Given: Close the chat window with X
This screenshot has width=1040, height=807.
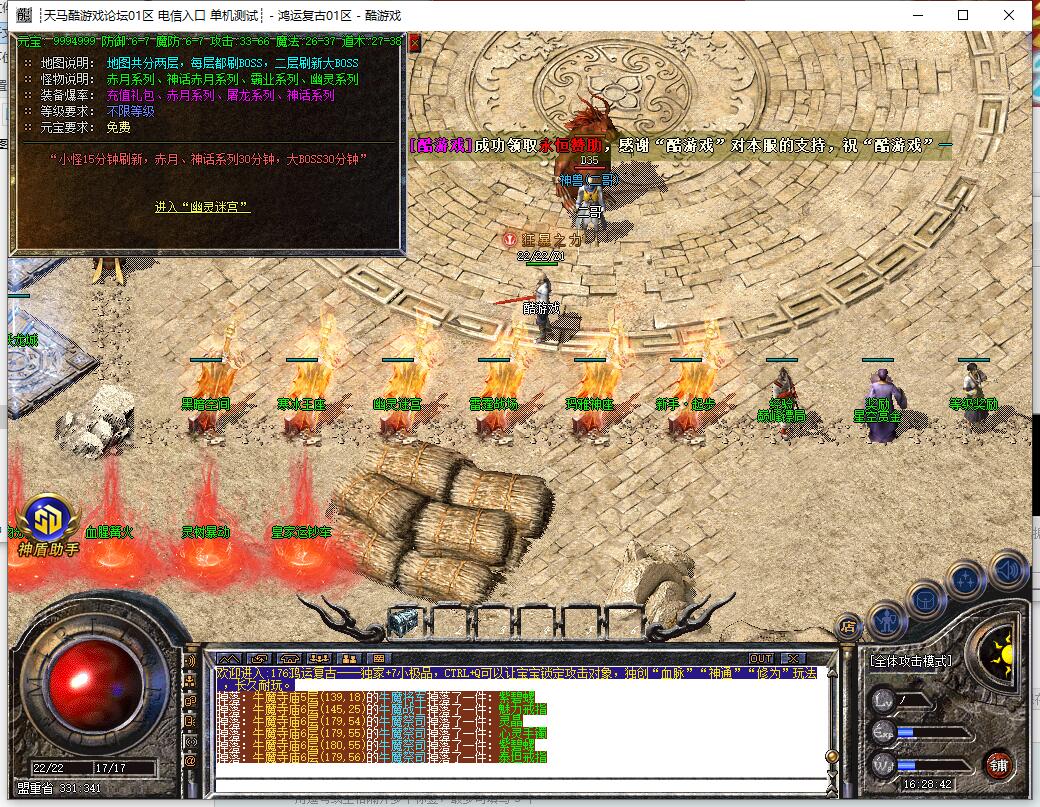Looking at the screenshot, I should click(792, 658).
